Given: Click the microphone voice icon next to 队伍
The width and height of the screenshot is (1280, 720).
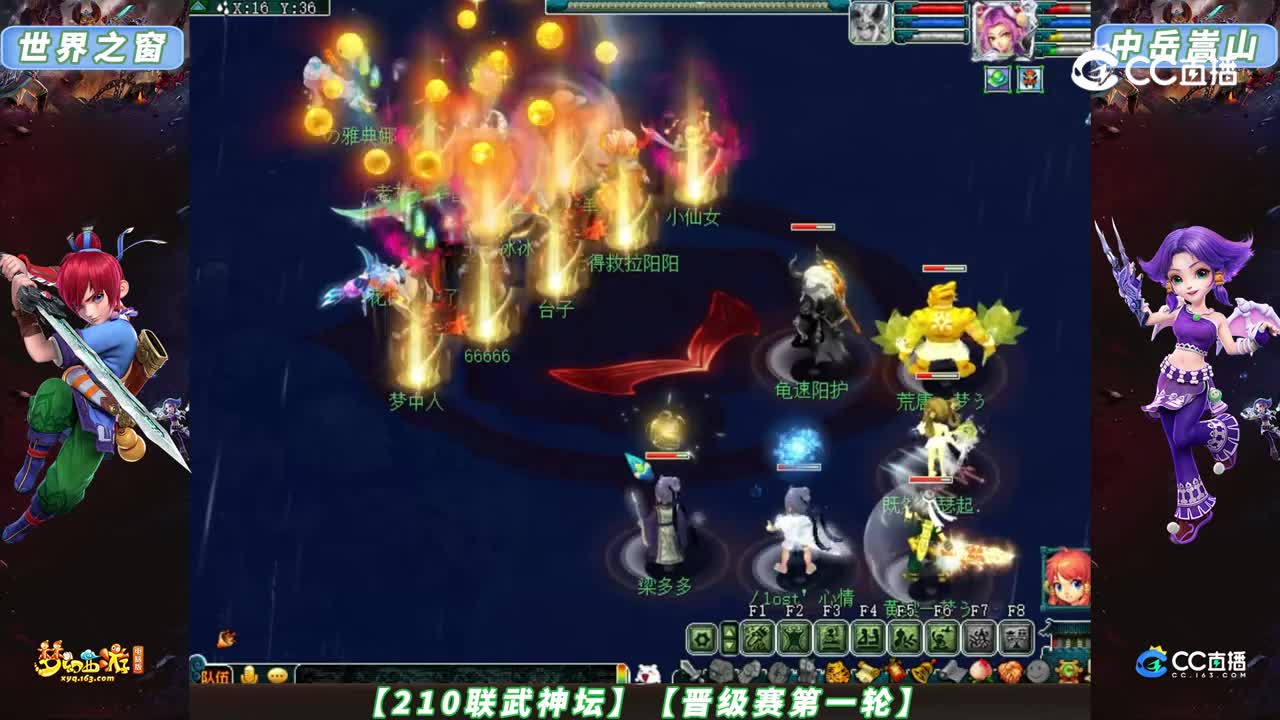Looking at the screenshot, I should (x=249, y=675).
